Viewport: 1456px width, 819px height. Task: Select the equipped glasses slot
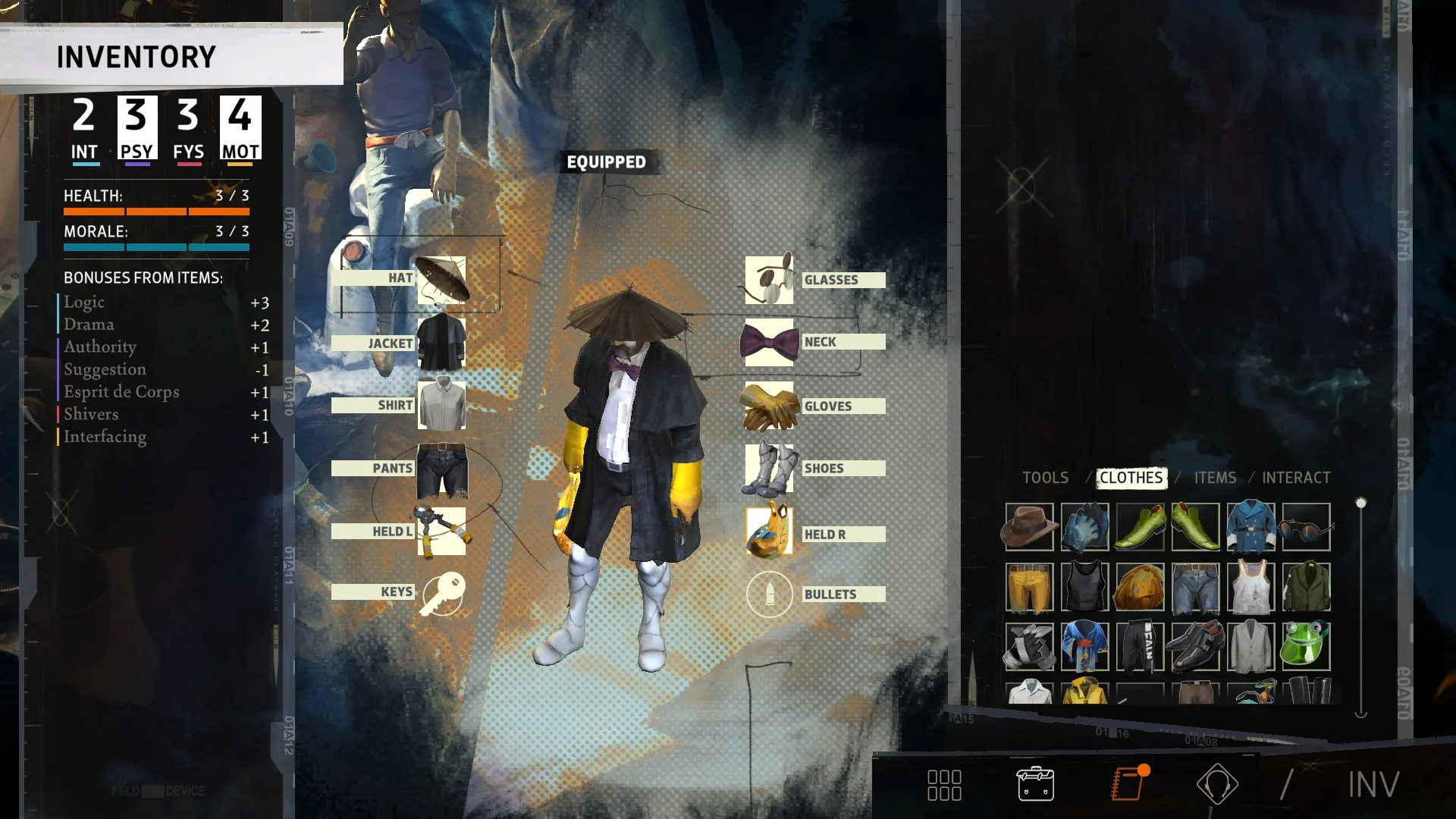[769, 280]
